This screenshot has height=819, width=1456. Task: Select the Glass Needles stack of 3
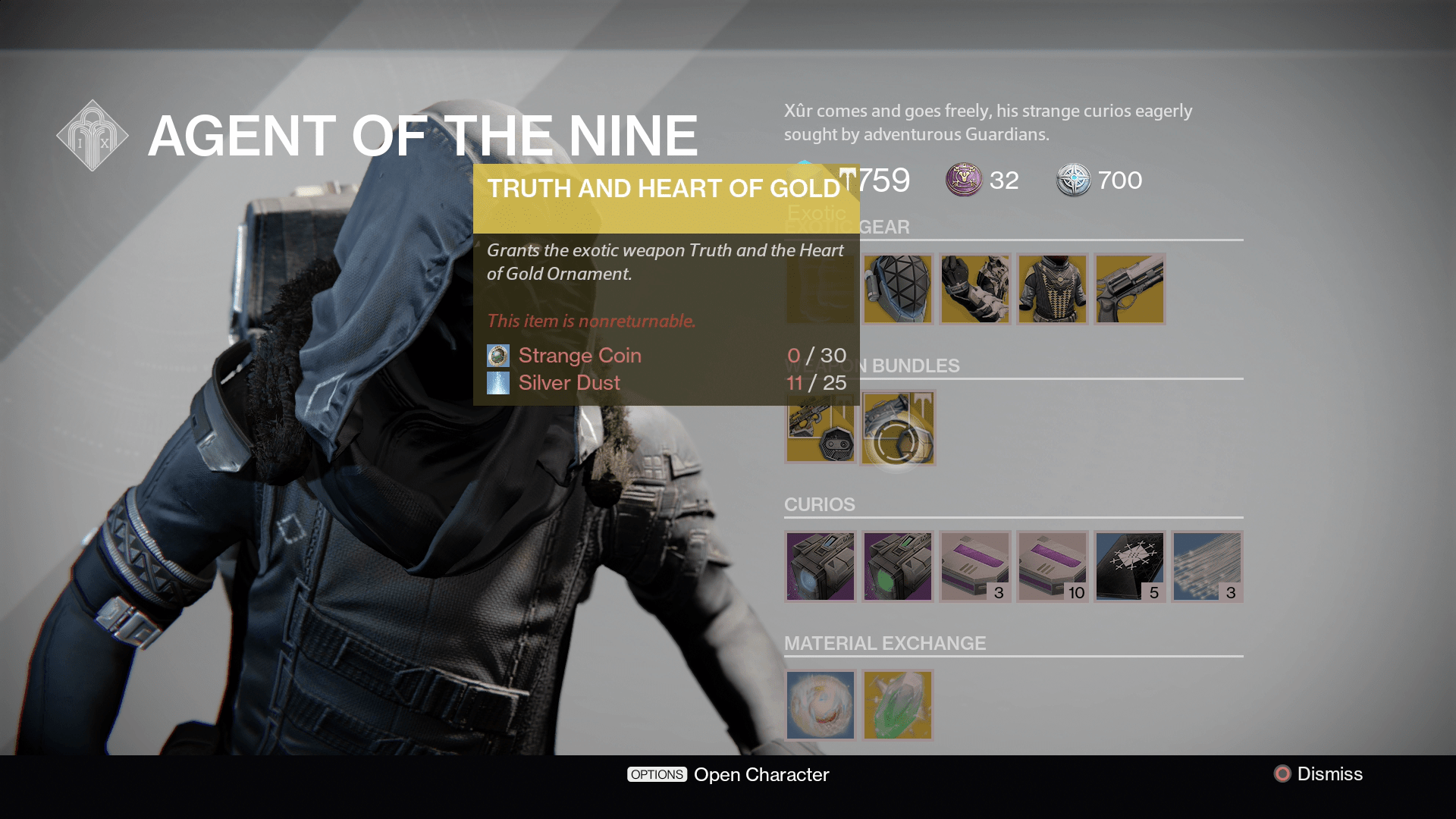coord(1207,566)
